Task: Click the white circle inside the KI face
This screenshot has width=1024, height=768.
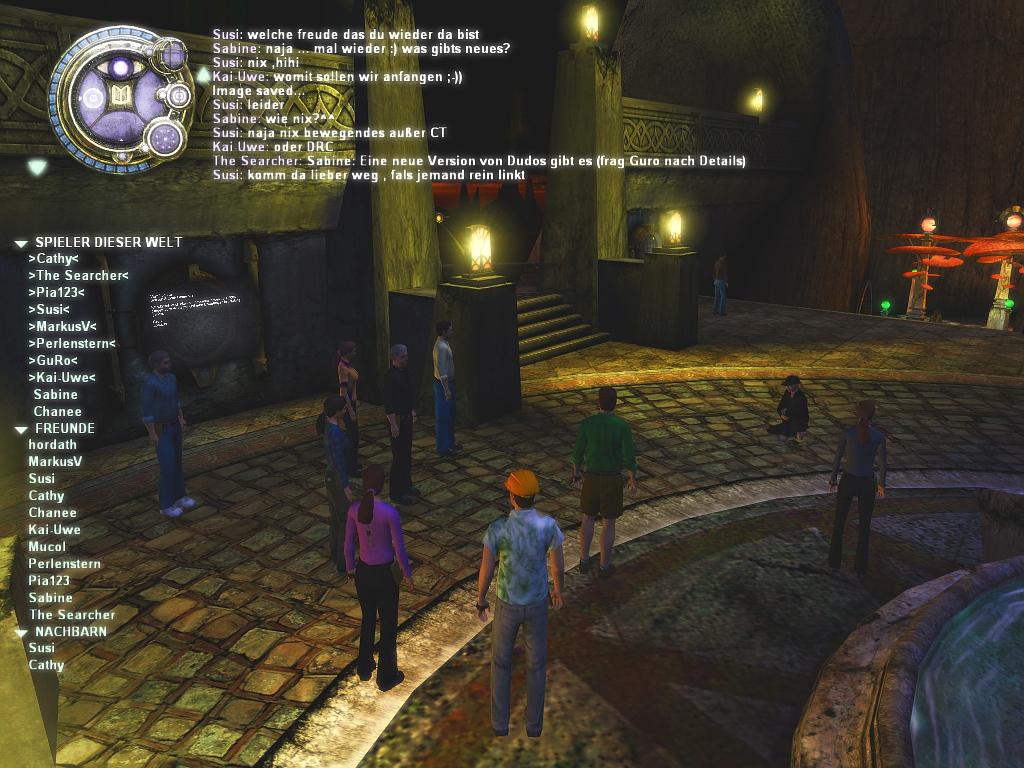Action: (x=92, y=98)
